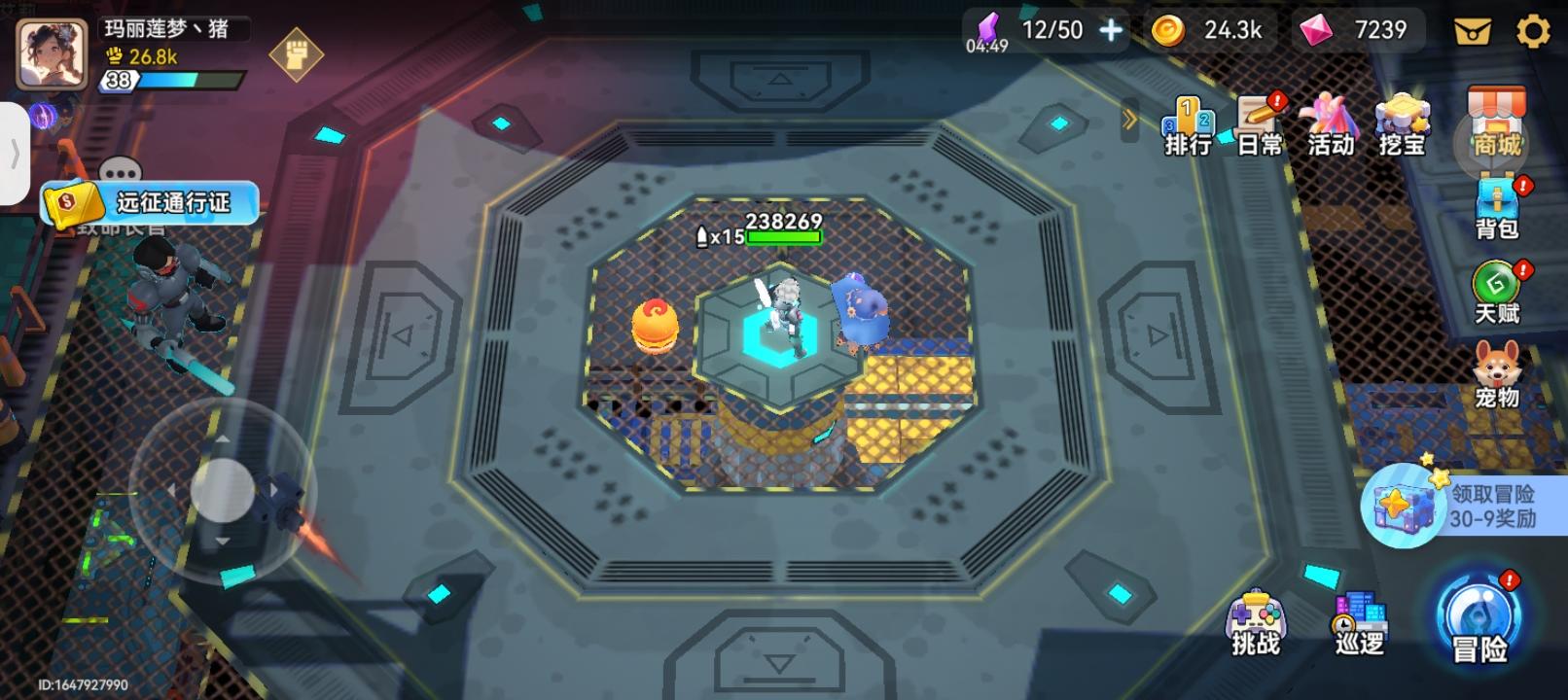Collapse the left edge side panel chevron

tap(18, 151)
